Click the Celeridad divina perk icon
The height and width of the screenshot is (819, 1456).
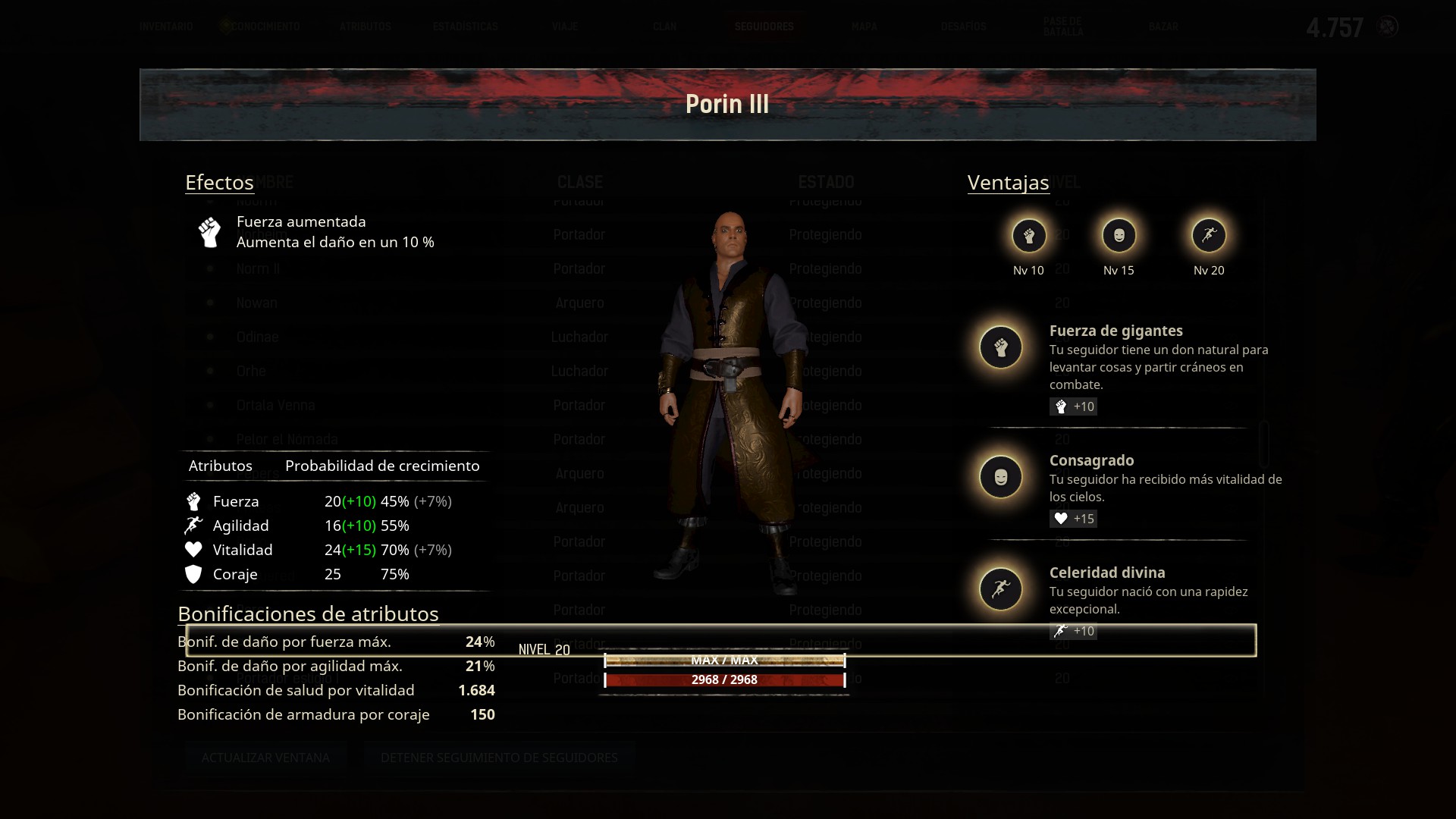(1001, 589)
